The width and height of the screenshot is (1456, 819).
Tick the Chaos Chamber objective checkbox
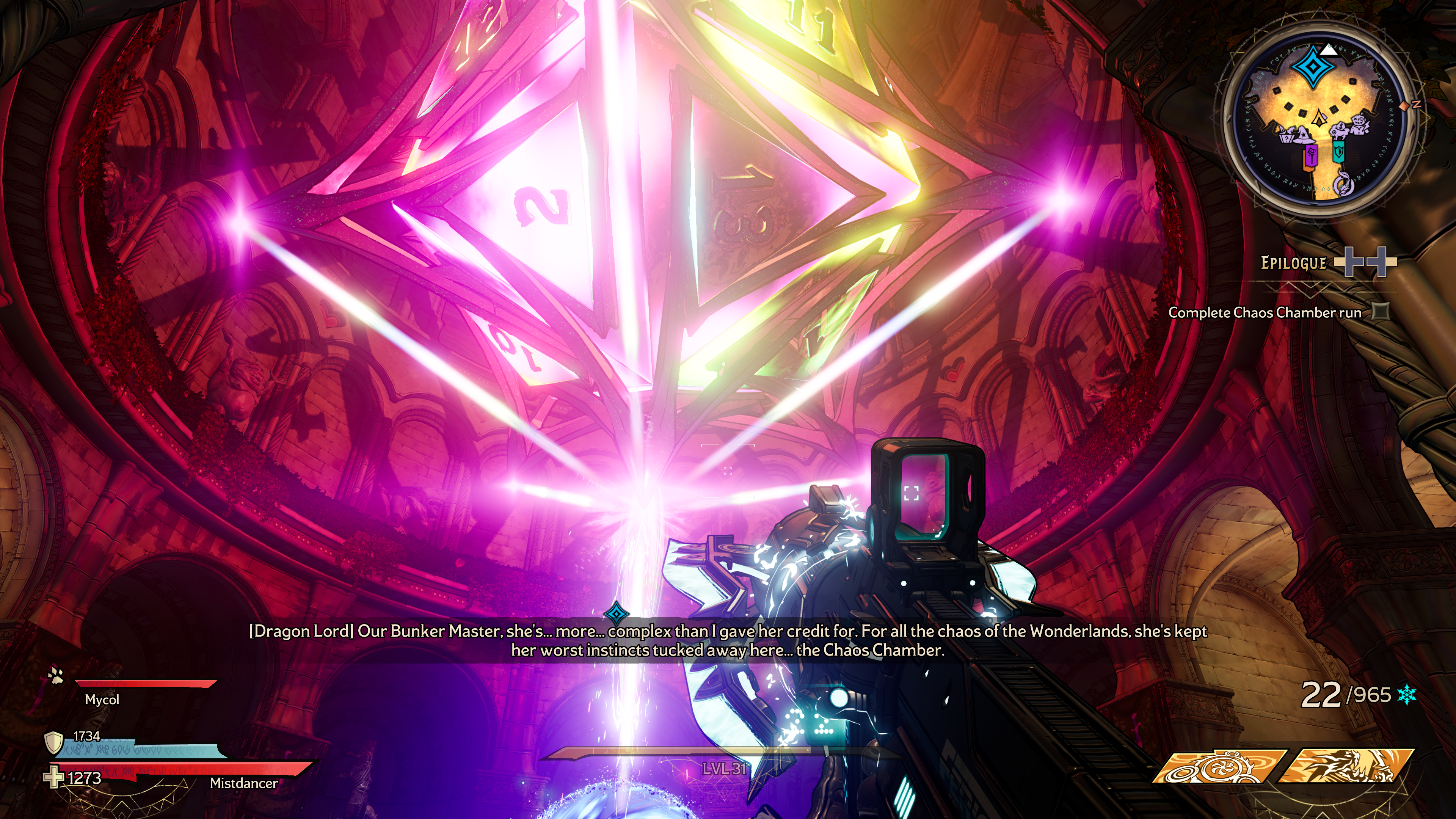pos(1381,311)
